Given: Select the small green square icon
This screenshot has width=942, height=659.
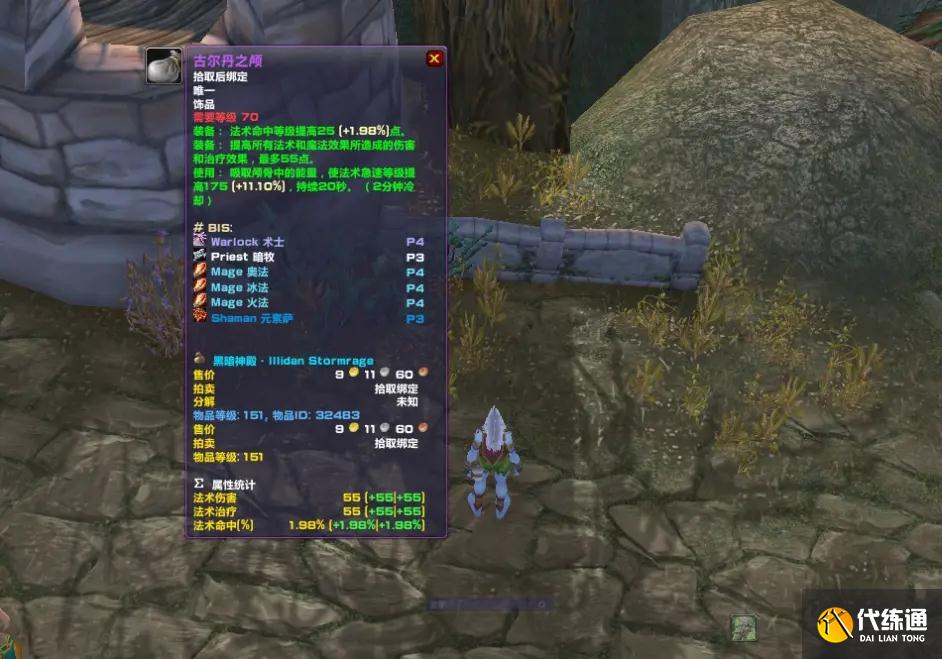Looking at the screenshot, I should coord(740,627).
